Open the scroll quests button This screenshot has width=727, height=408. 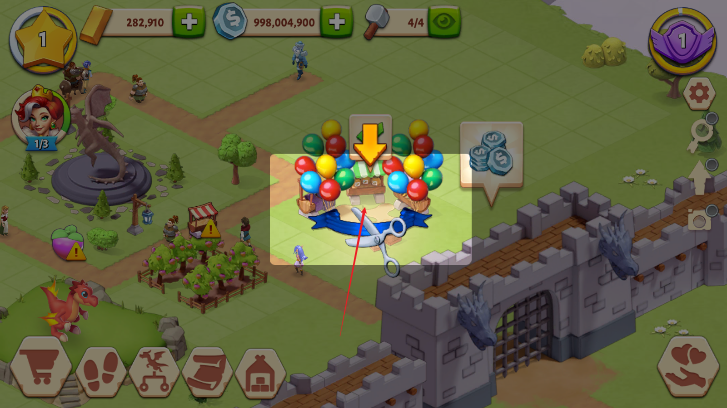(207, 369)
